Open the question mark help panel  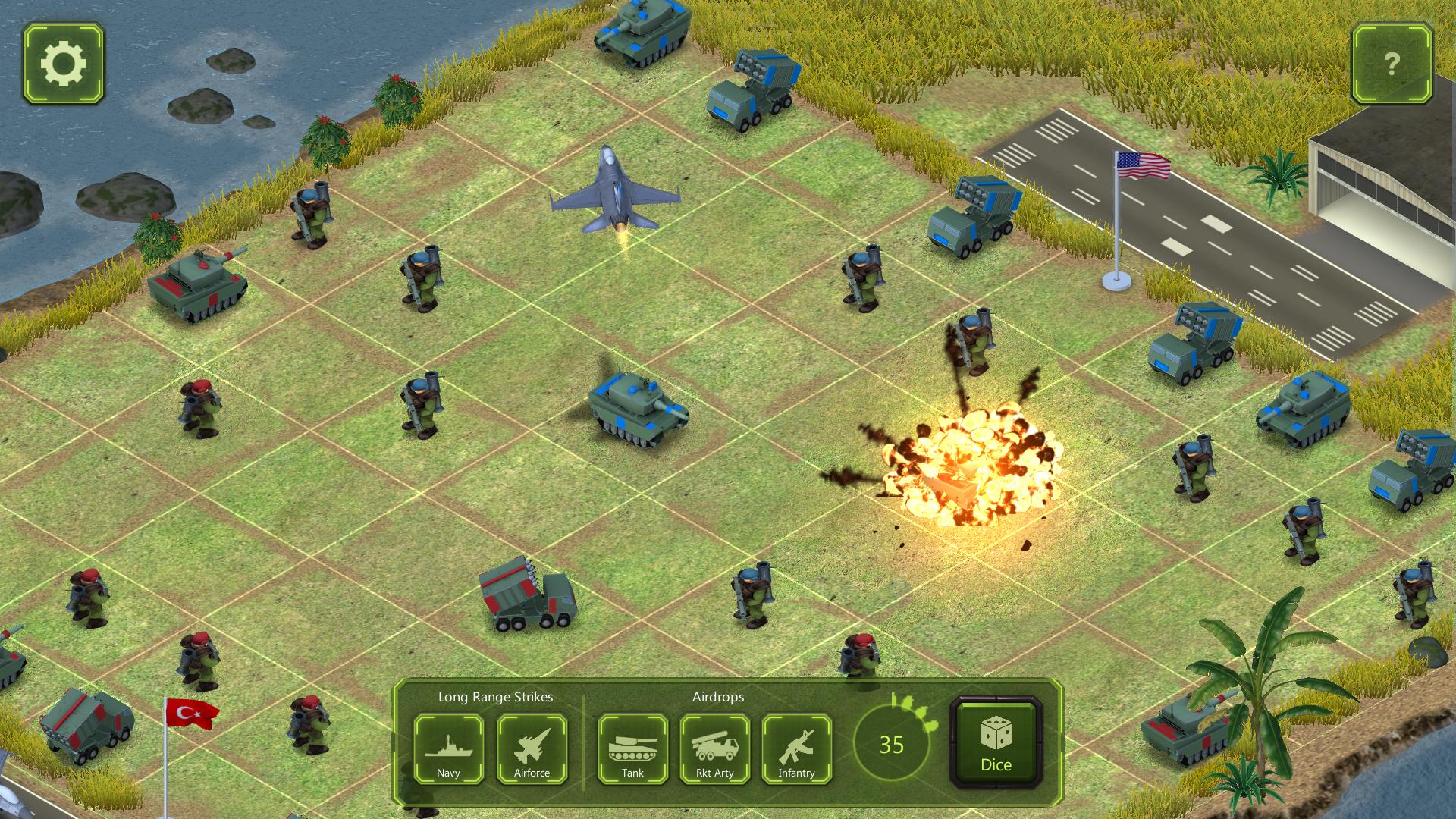click(x=1391, y=64)
